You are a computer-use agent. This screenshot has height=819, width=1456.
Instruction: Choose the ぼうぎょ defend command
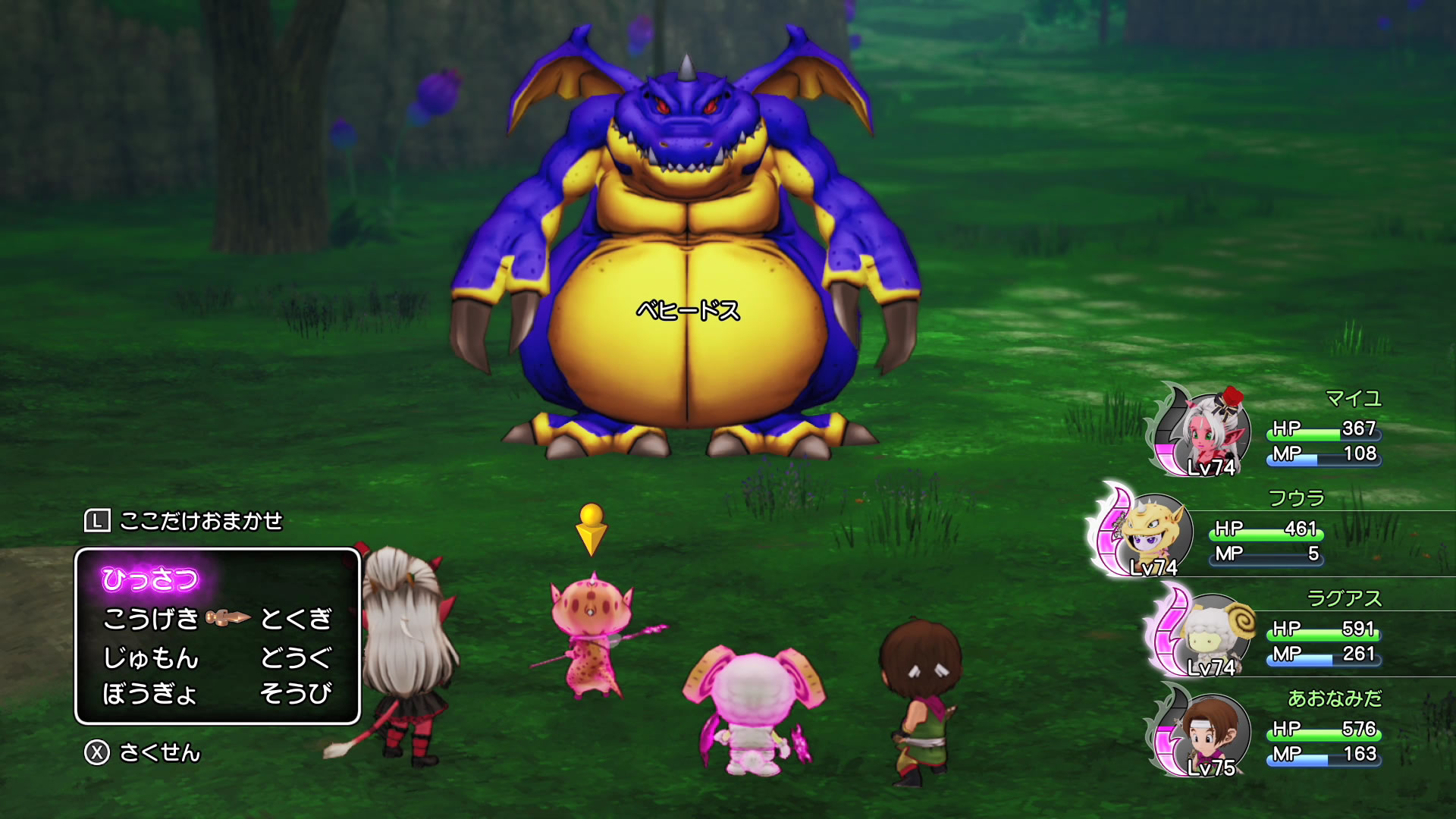pos(150,693)
